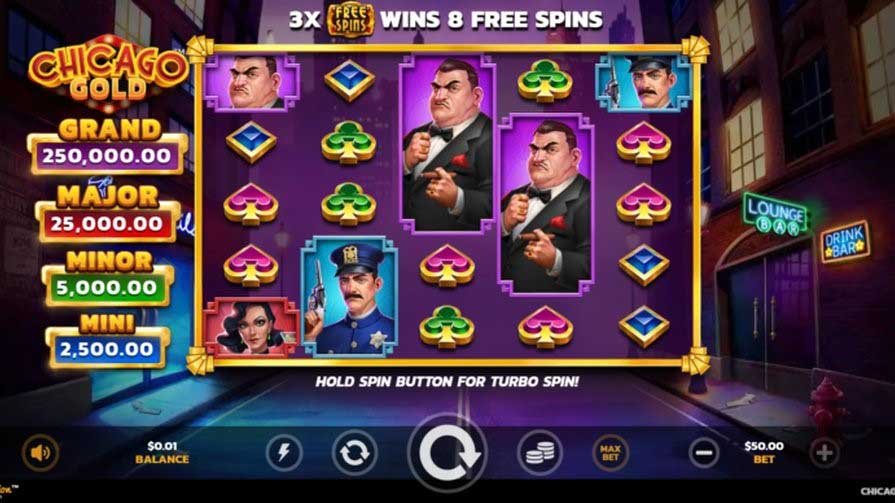Image resolution: width=895 pixels, height=503 pixels.
Task: Open the coin stack bet settings
Action: [539, 453]
